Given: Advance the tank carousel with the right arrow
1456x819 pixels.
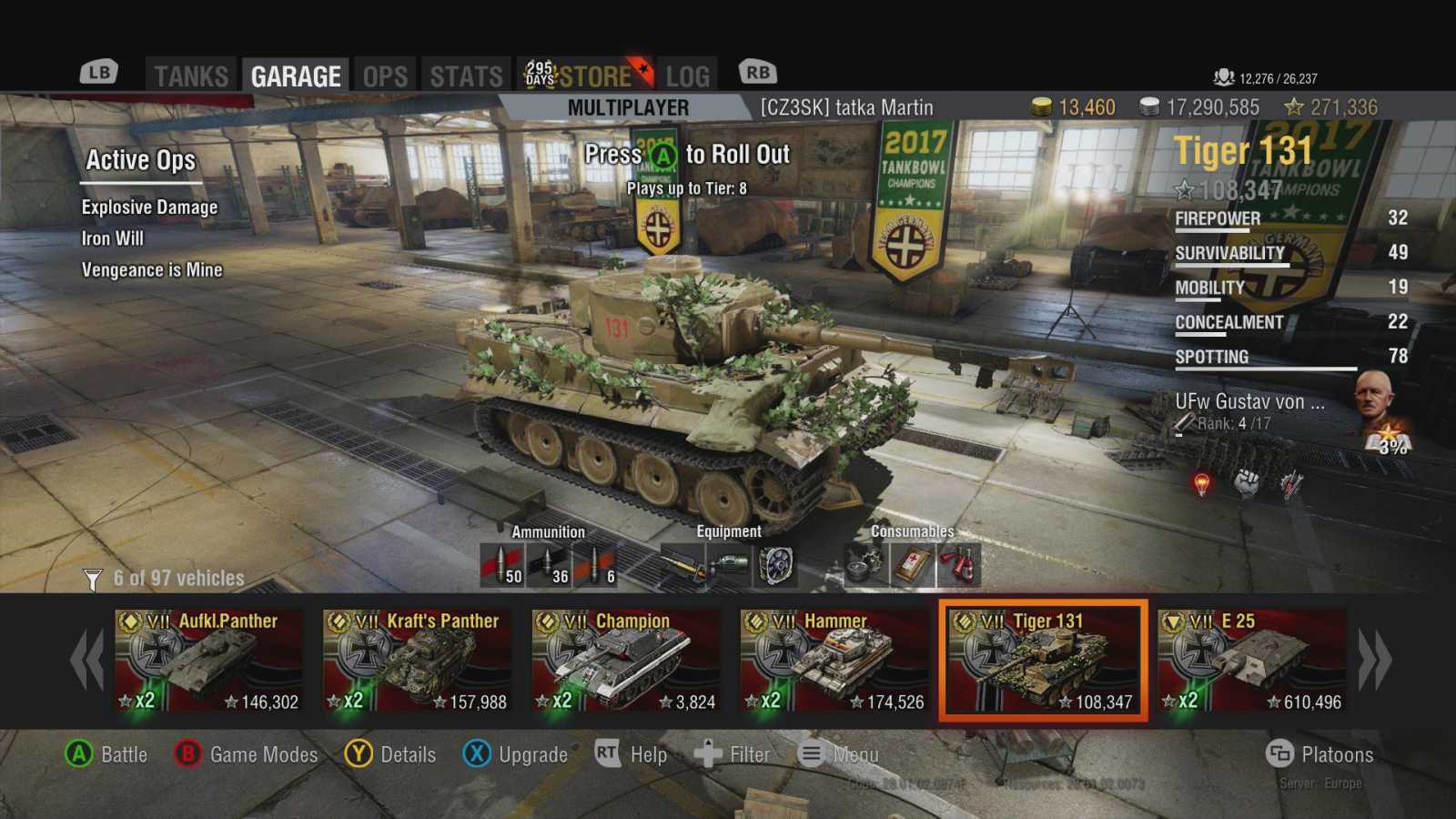Looking at the screenshot, I should point(1375,660).
